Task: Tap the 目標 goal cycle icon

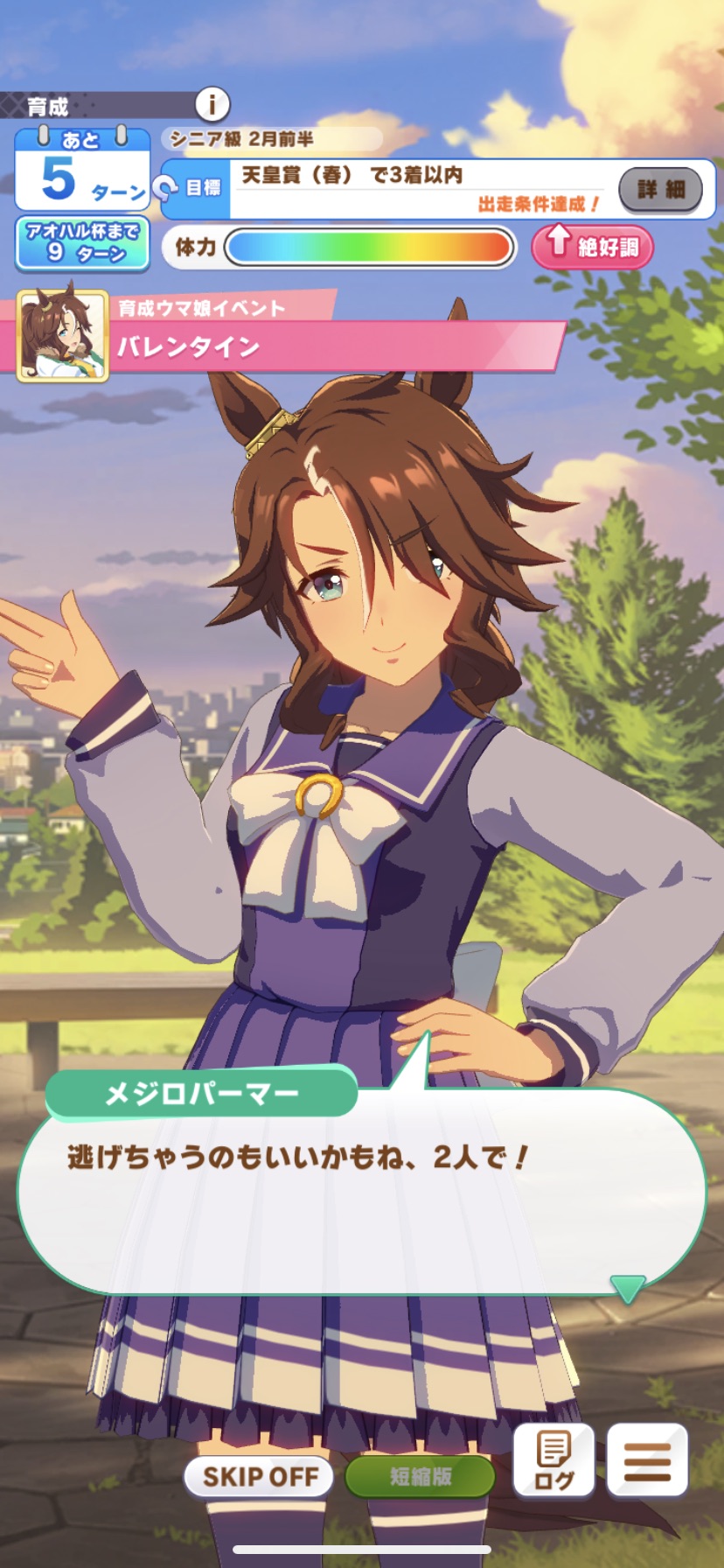Action: [165, 187]
